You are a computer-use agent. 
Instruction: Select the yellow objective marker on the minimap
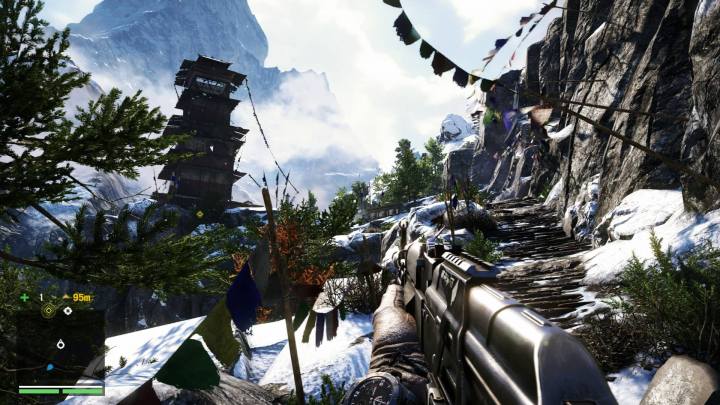(48, 310)
